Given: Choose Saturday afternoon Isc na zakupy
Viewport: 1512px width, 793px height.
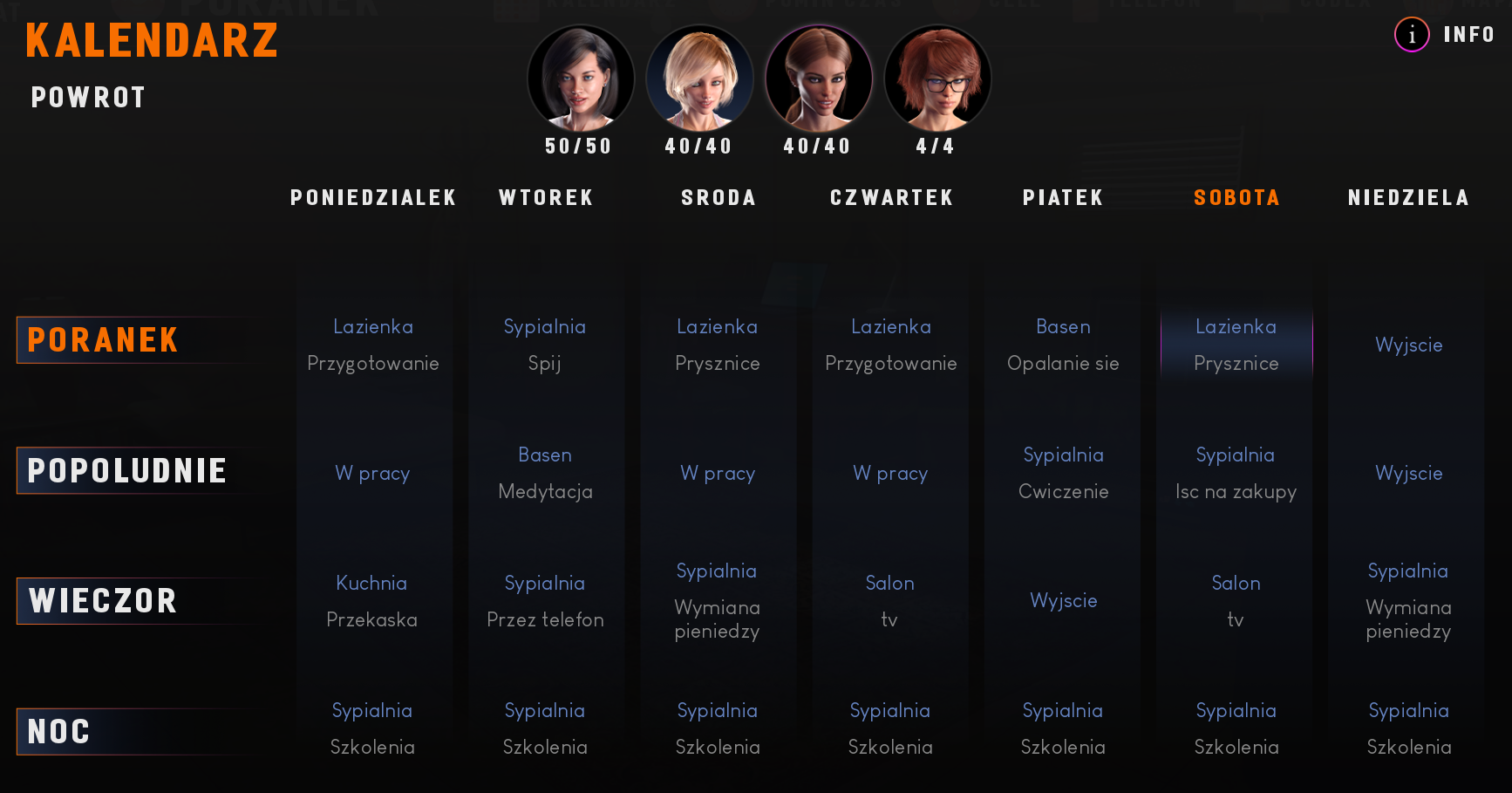Looking at the screenshot, I should (1236, 473).
